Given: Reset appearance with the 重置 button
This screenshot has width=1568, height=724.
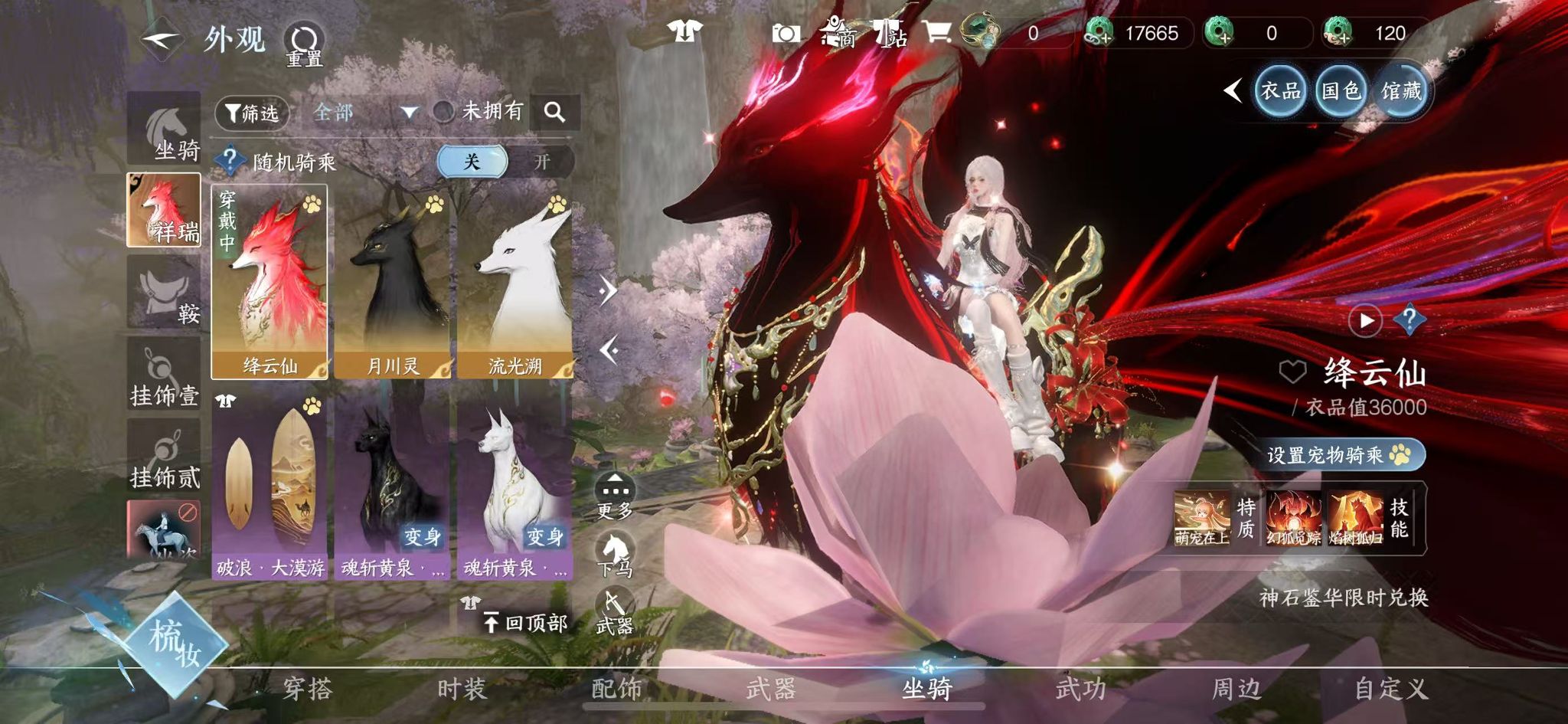Looking at the screenshot, I should 304,43.
